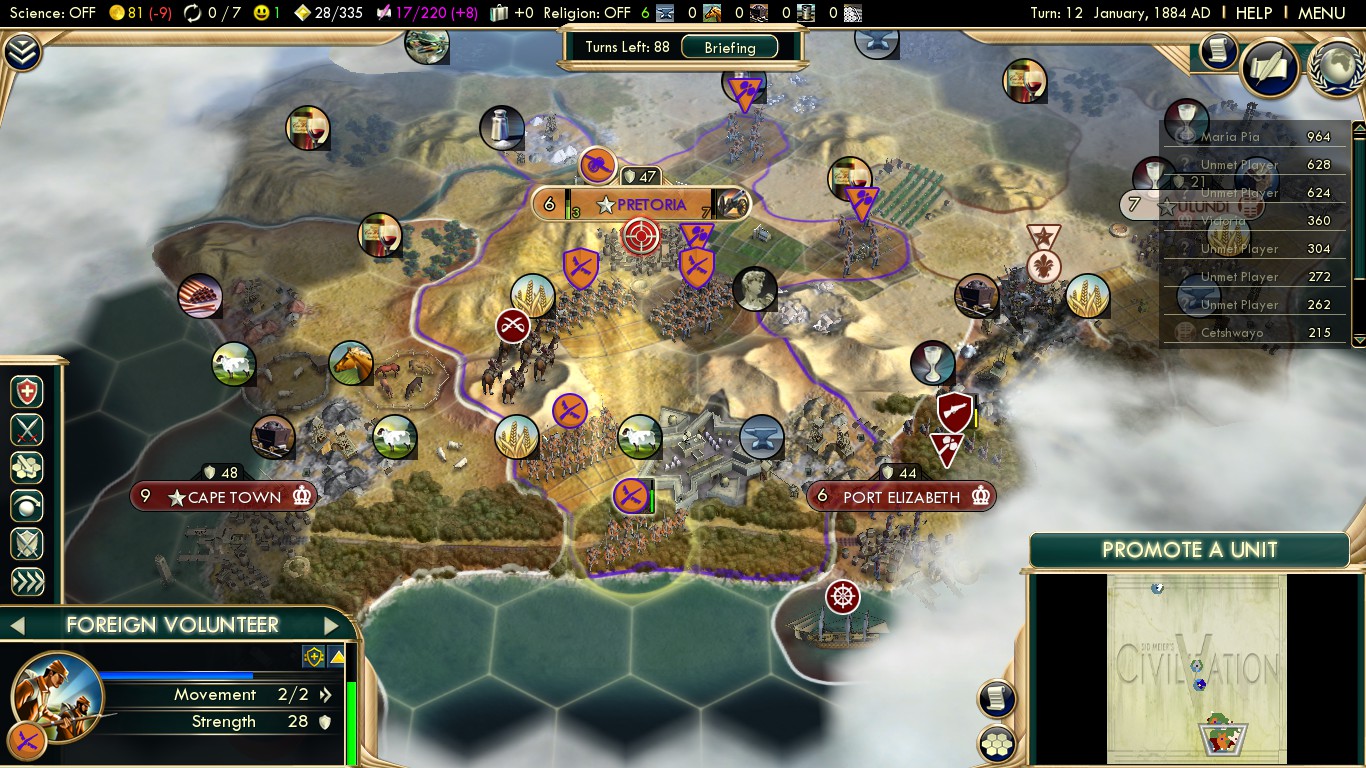Choose the ball with curved arrow promotion

(x=27, y=506)
